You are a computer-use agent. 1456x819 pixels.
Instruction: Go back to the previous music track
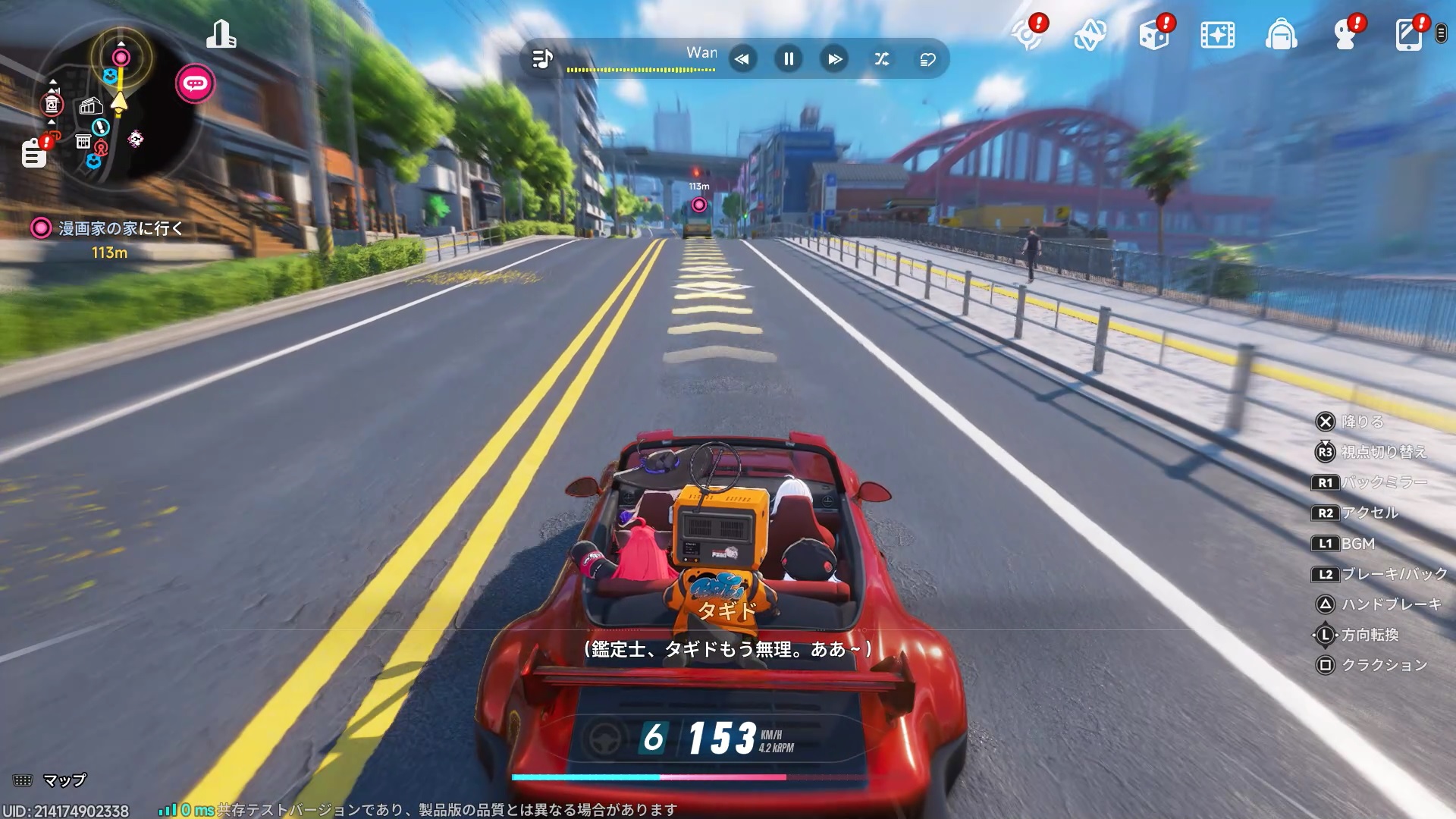(x=742, y=59)
